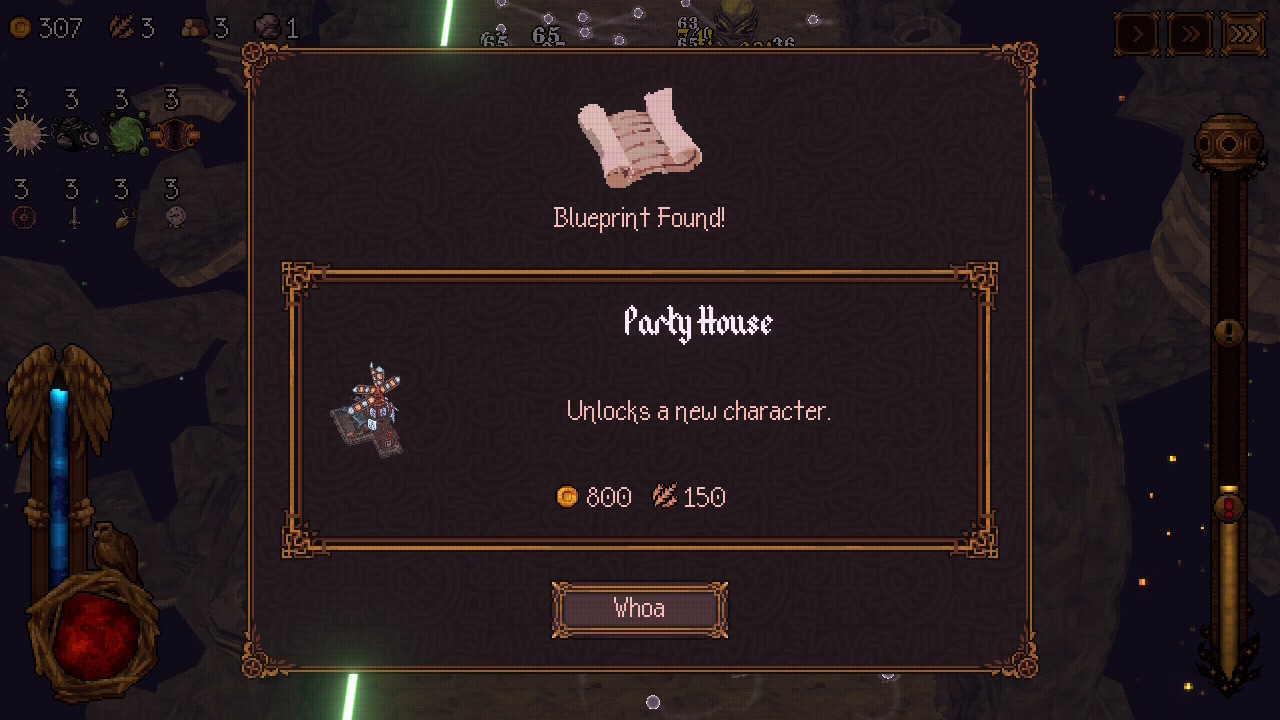1280x720 pixels.
Task: Confirm the blueprint with the Whoa button
Action: coord(639,609)
